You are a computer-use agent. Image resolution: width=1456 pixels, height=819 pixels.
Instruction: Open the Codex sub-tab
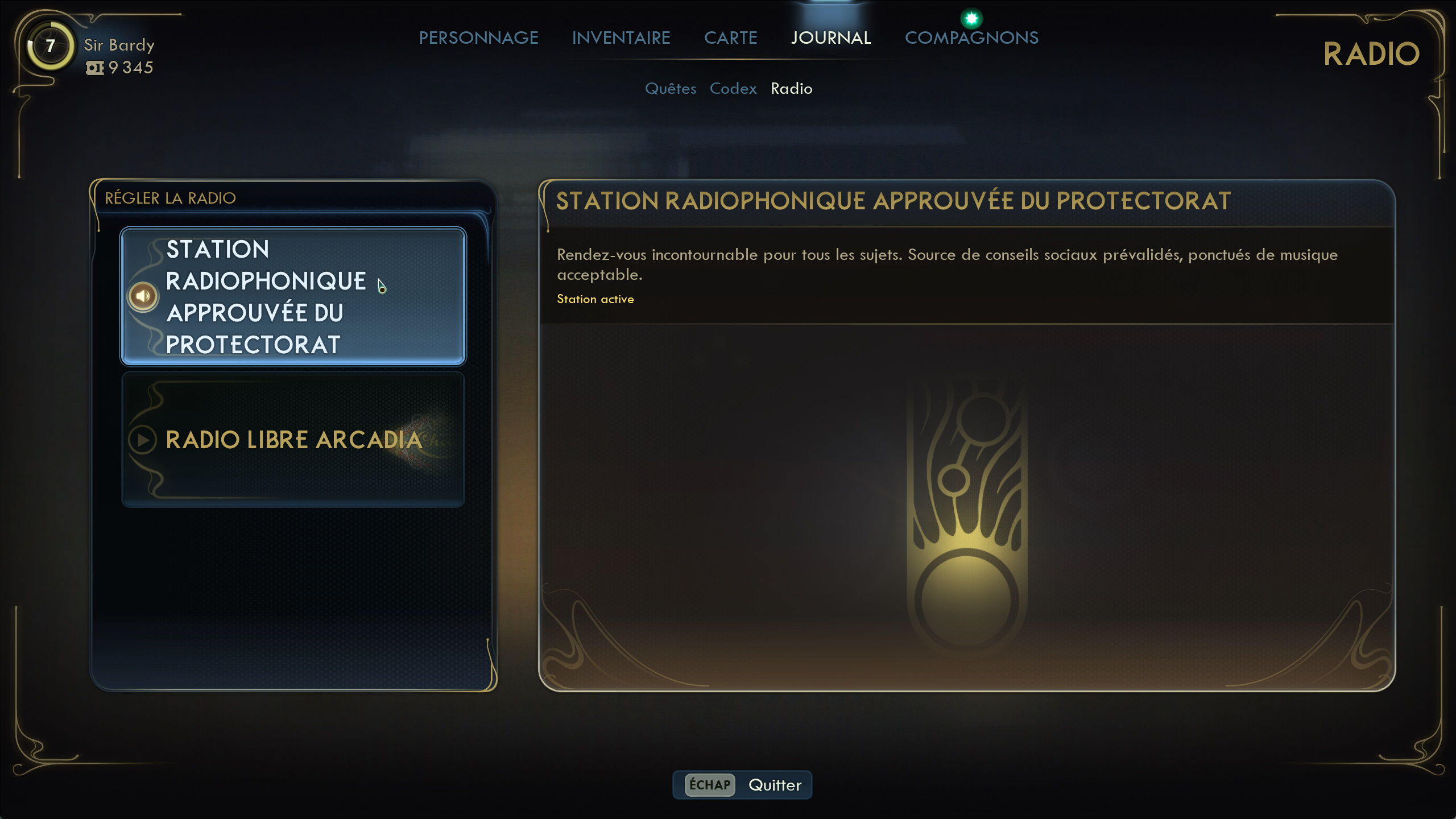coord(733,89)
